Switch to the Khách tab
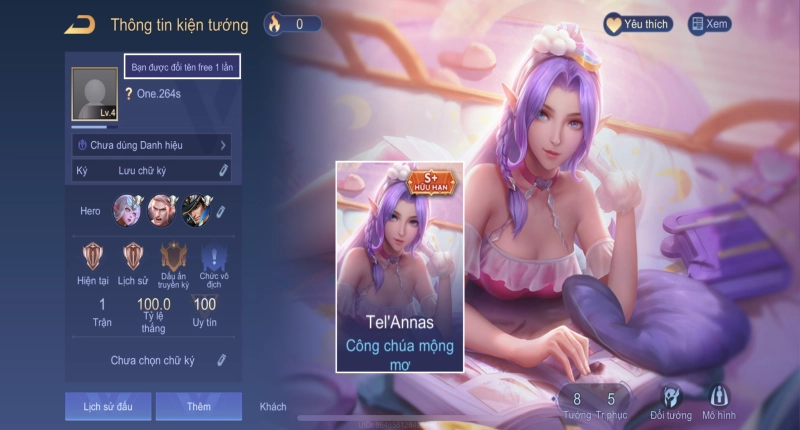800x430 pixels. coord(273,406)
